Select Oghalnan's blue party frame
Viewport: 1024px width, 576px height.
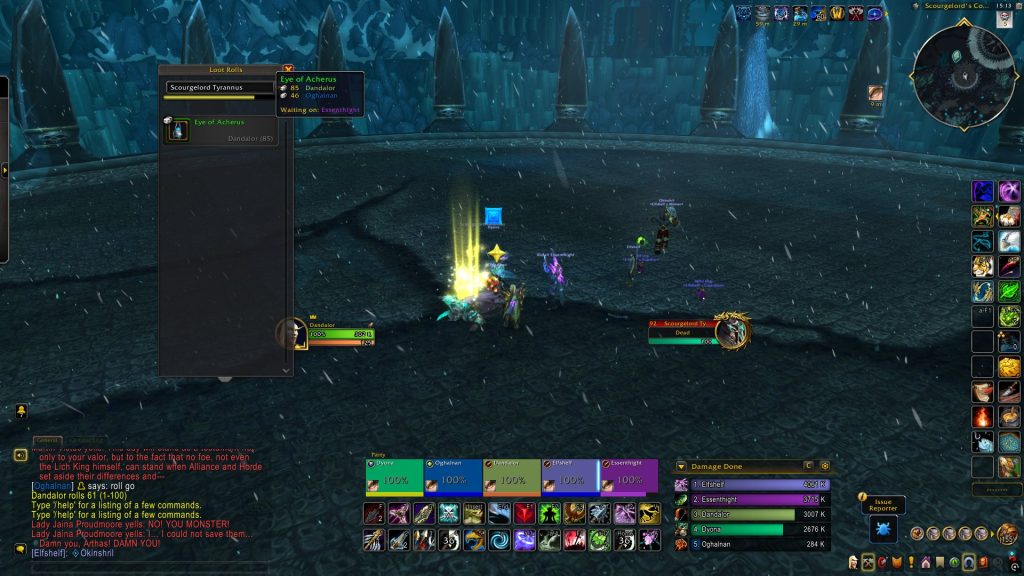click(x=453, y=477)
